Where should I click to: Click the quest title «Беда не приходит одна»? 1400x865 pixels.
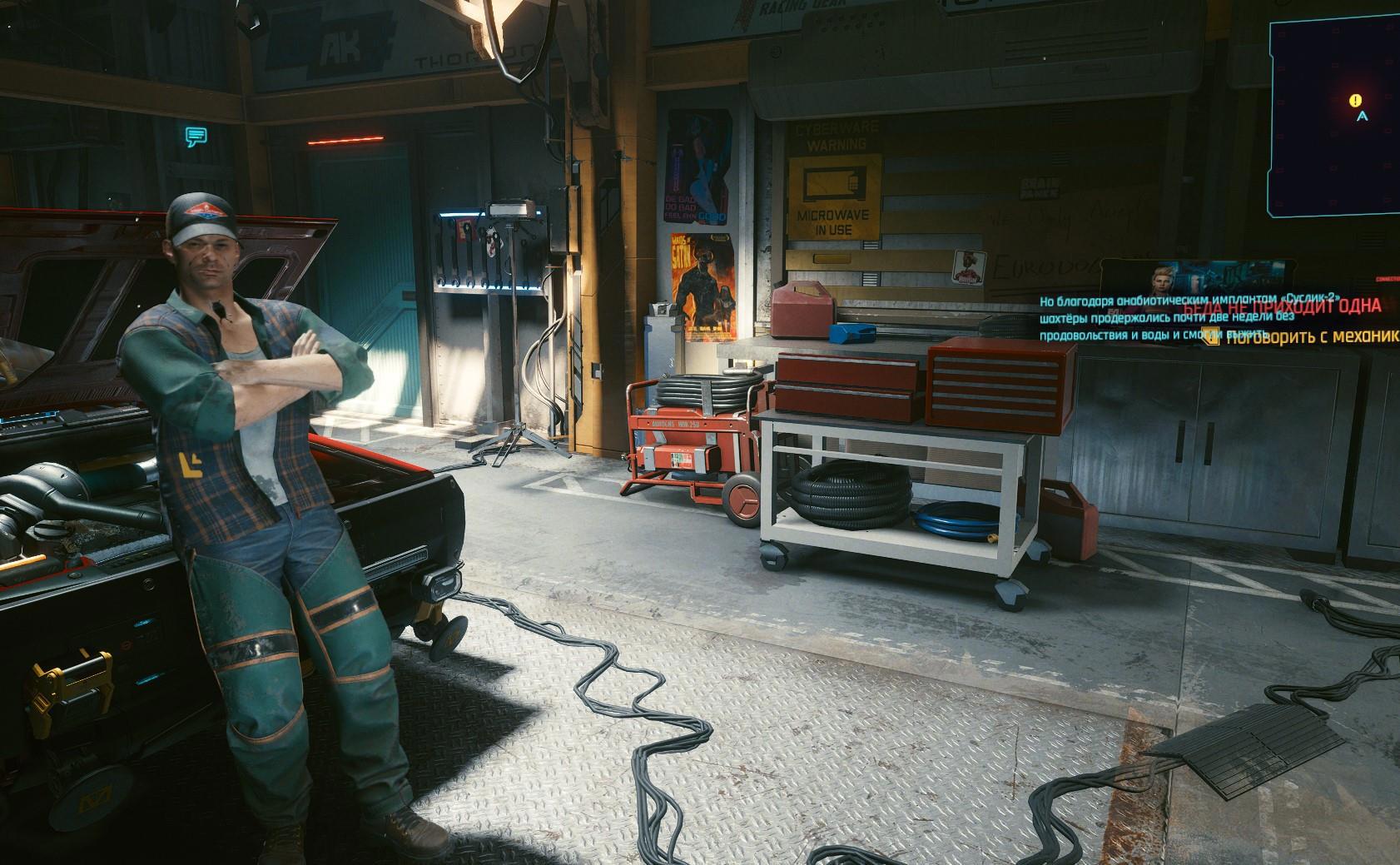tap(1280, 306)
